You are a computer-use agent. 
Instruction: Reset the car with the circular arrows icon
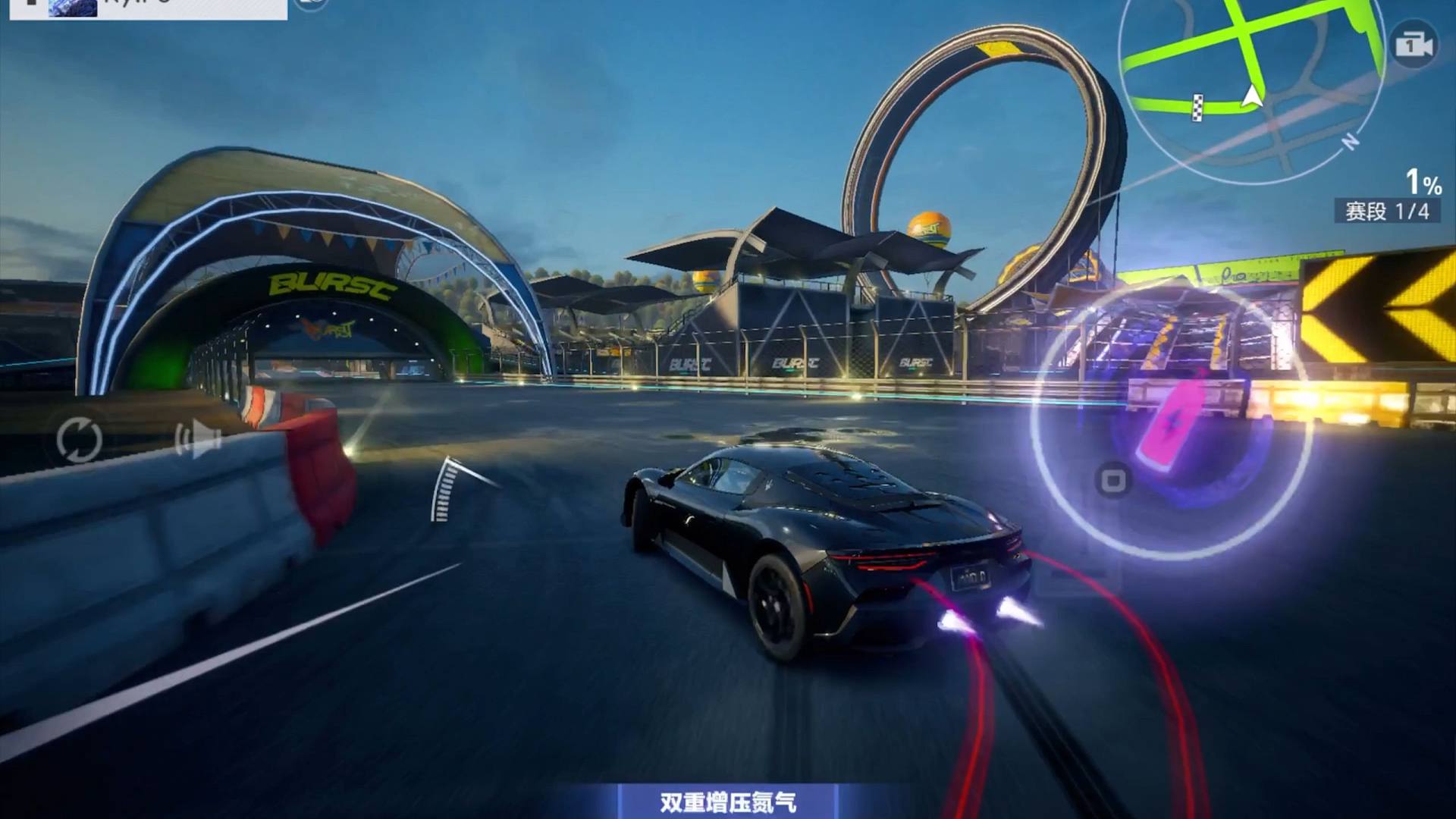(80, 438)
